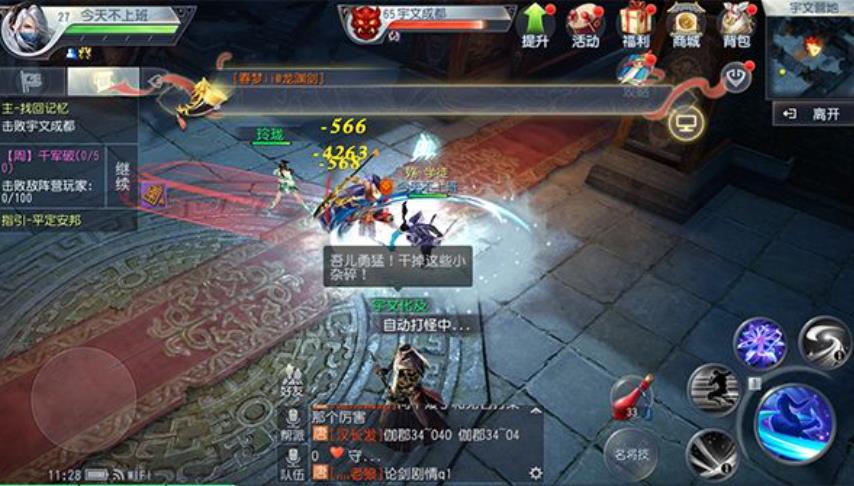Use the red health potion

point(630,397)
